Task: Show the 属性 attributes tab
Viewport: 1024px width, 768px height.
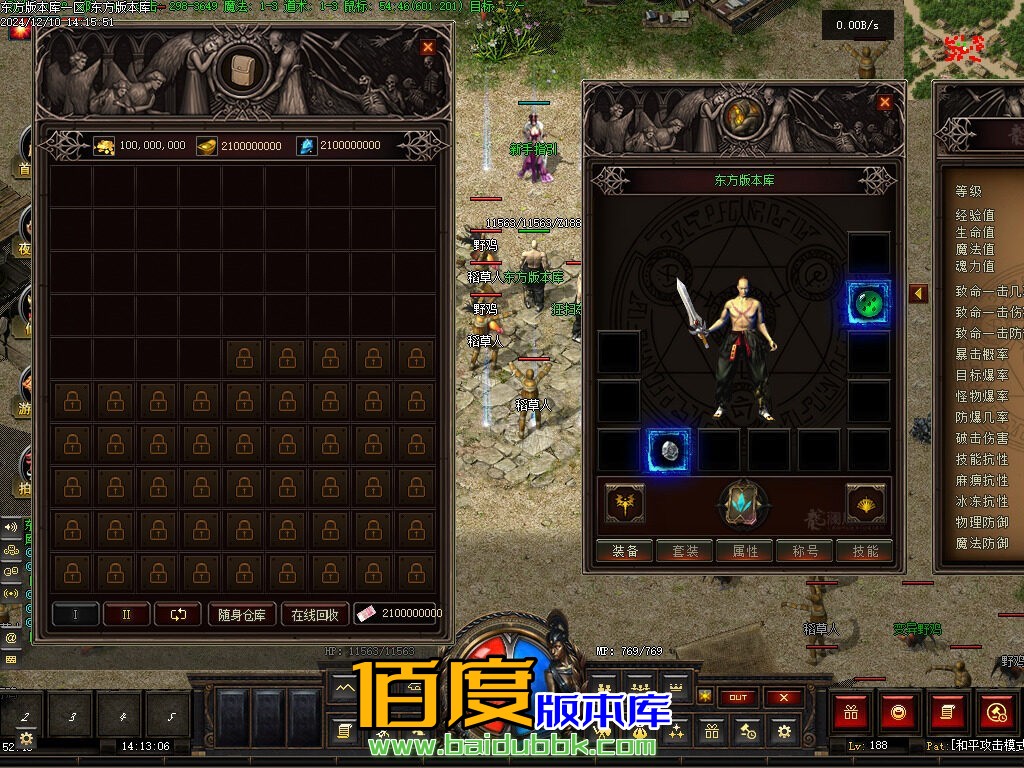Action: point(745,551)
